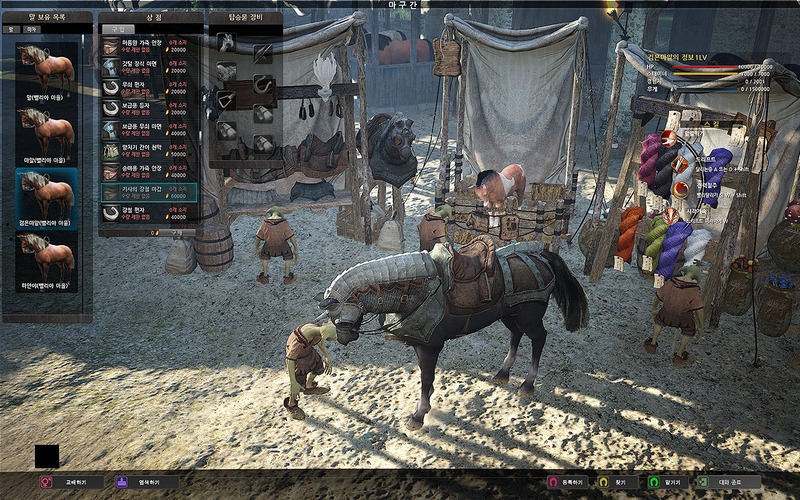Click the 등록하기 register button
The width and height of the screenshot is (800, 500).
566,482
